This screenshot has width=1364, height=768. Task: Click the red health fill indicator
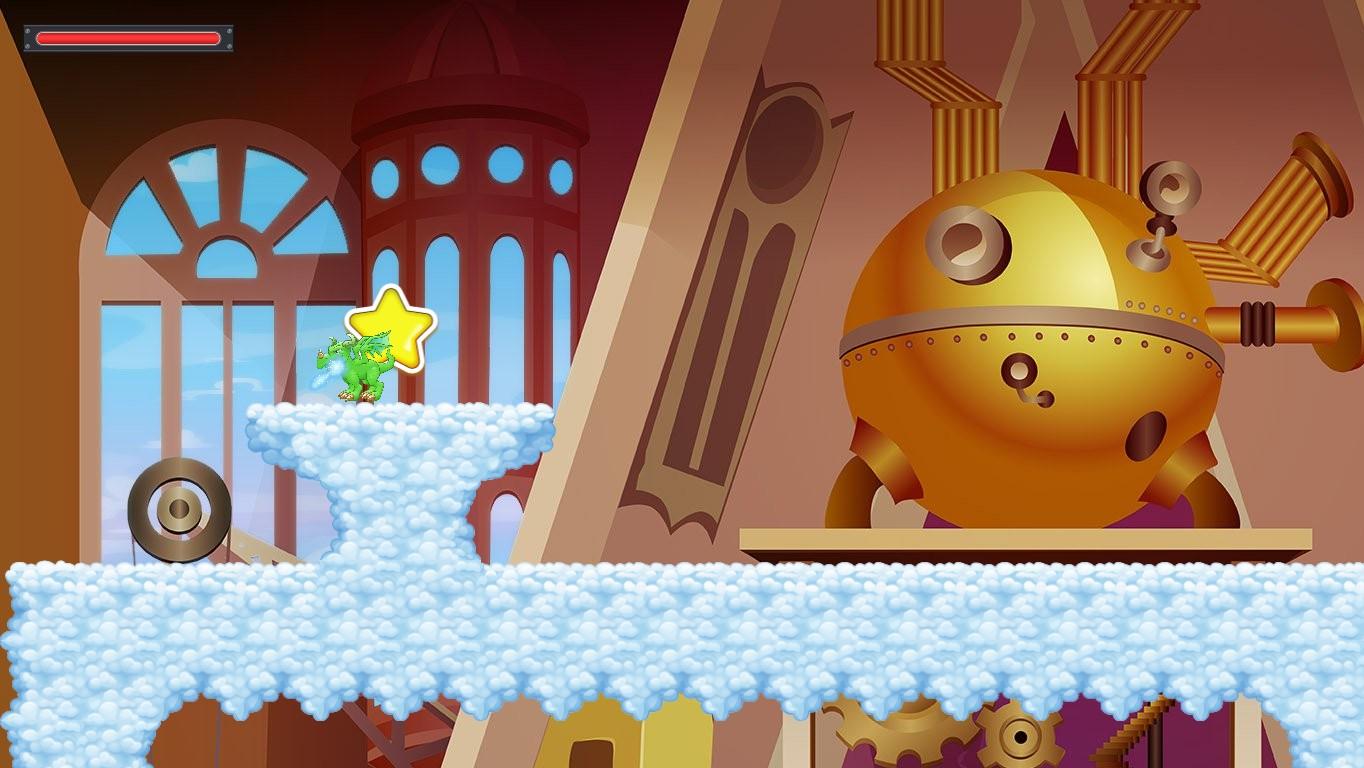tap(127, 38)
